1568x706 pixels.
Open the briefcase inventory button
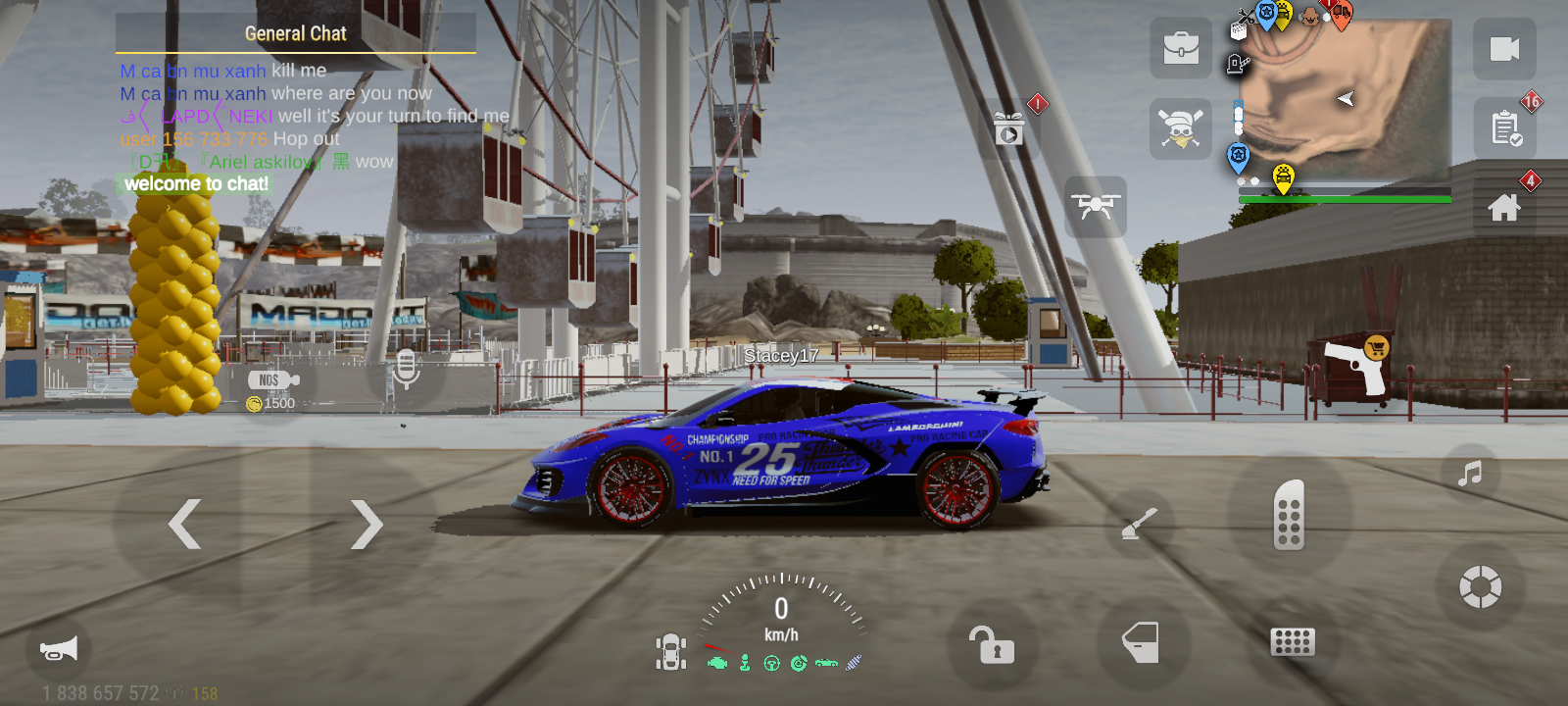click(1181, 47)
